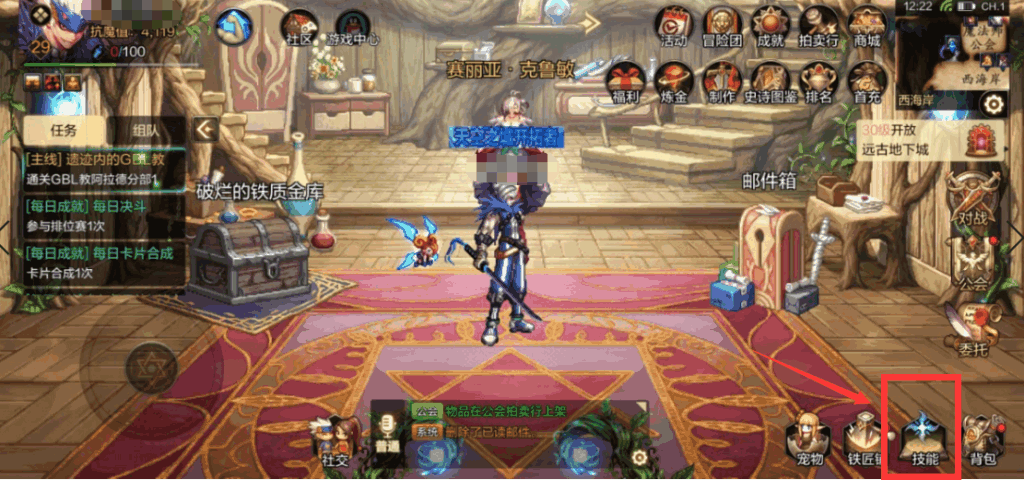
Task: View the 成就 achievements
Action: click(x=770, y=26)
